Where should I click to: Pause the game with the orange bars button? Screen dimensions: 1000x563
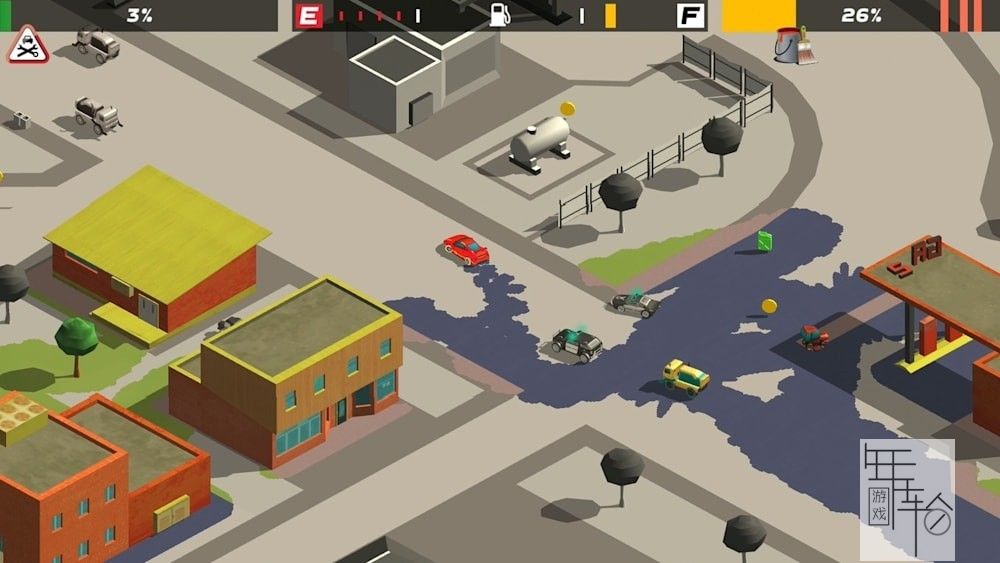[x=962, y=15]
